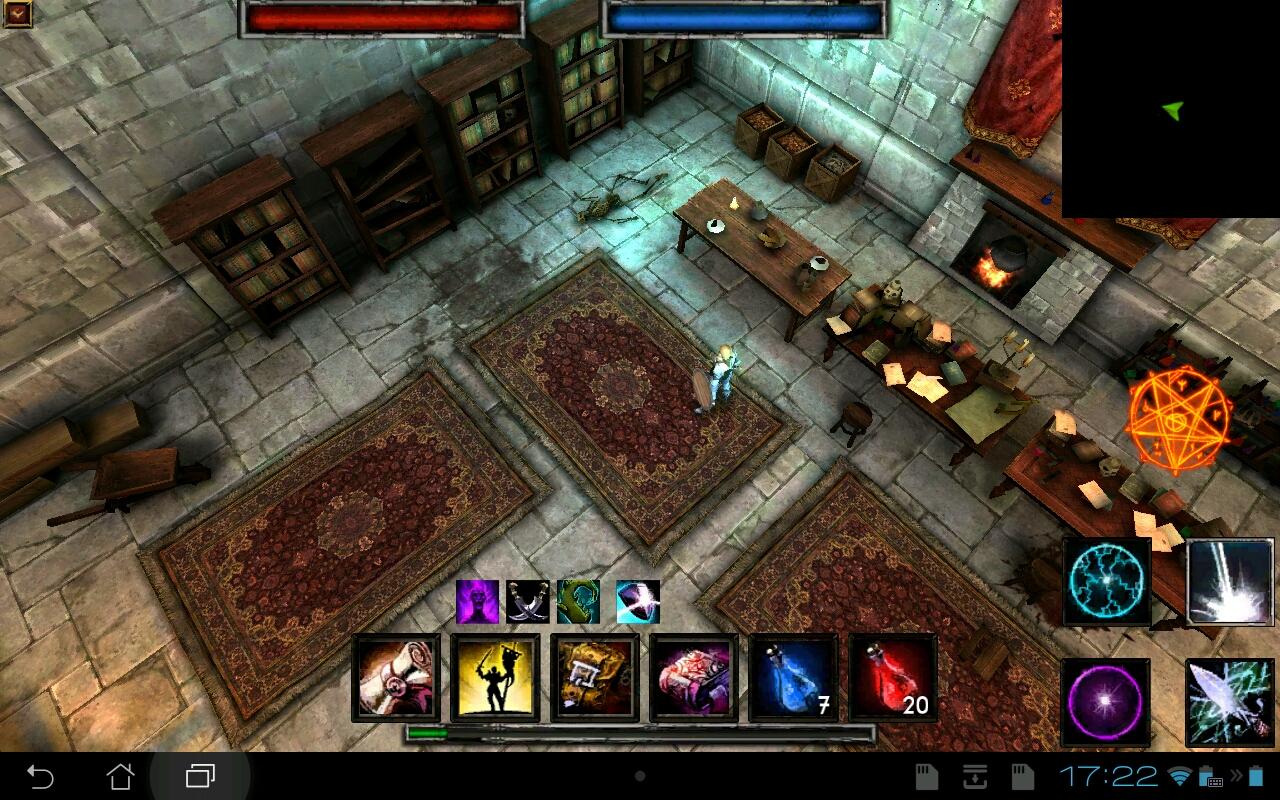Activate the ice shard ability

[1230, 702]
